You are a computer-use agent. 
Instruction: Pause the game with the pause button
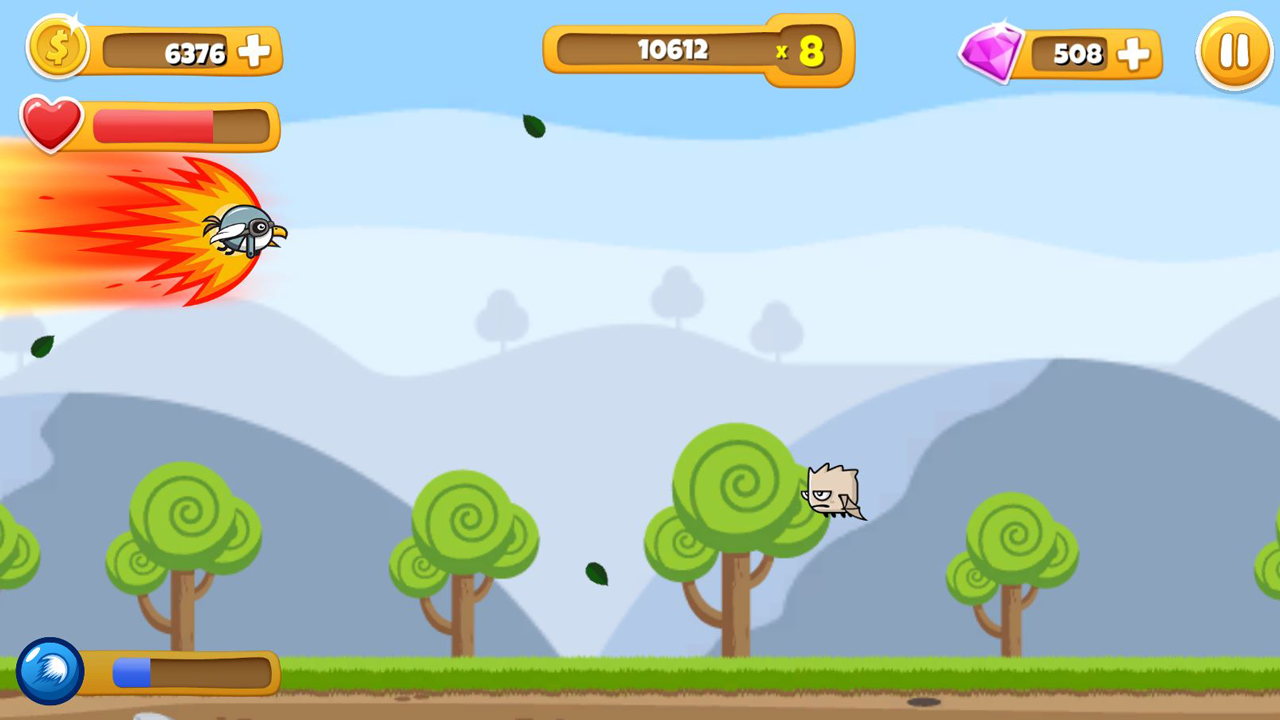[x=1234, y=52]
